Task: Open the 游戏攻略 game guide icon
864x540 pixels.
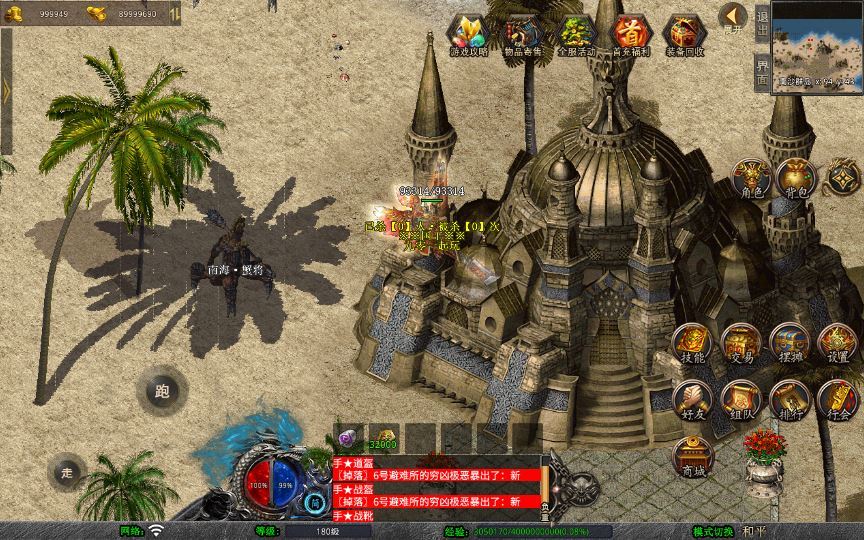Action: 468,34
